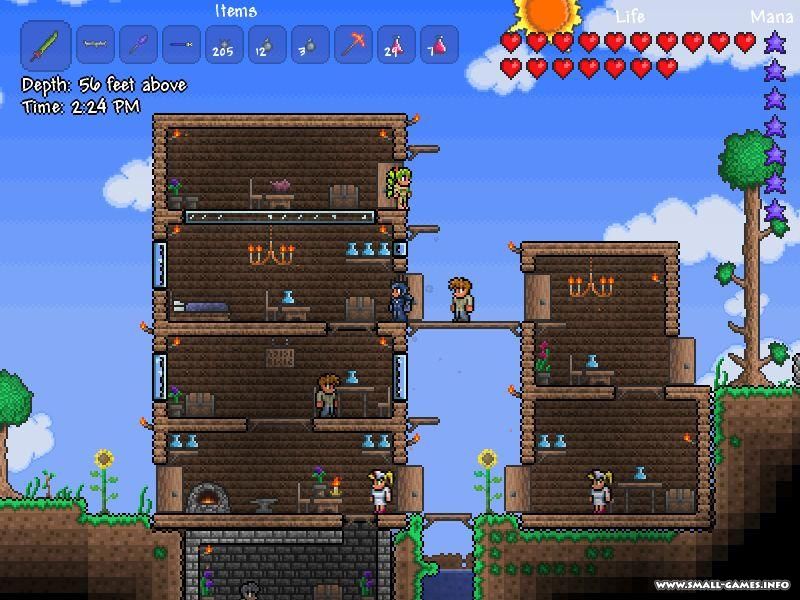
Task: Choose the stack of 3 bombs
Action: [x=310, y=45]
